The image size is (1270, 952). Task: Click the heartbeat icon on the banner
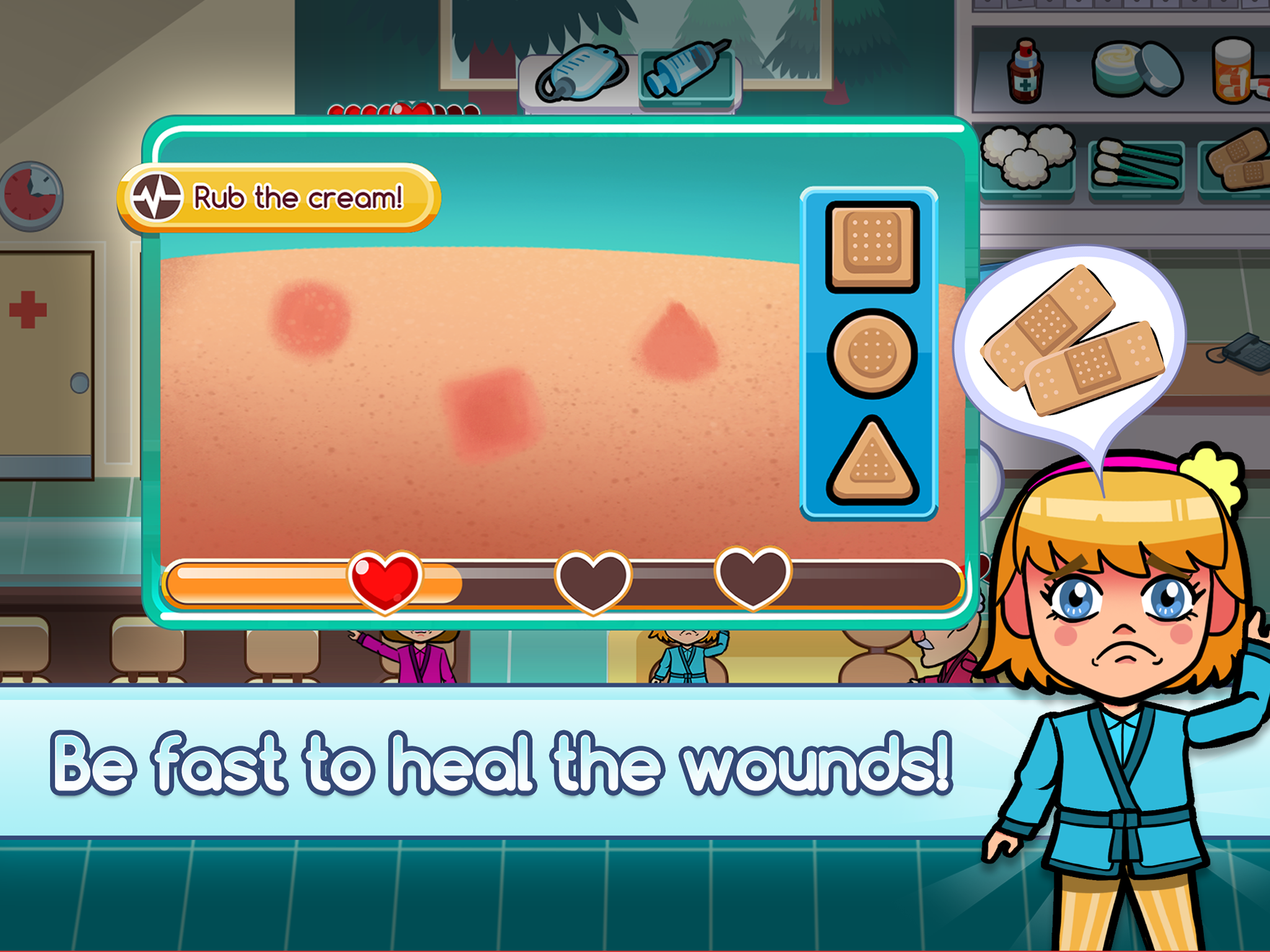157,197
